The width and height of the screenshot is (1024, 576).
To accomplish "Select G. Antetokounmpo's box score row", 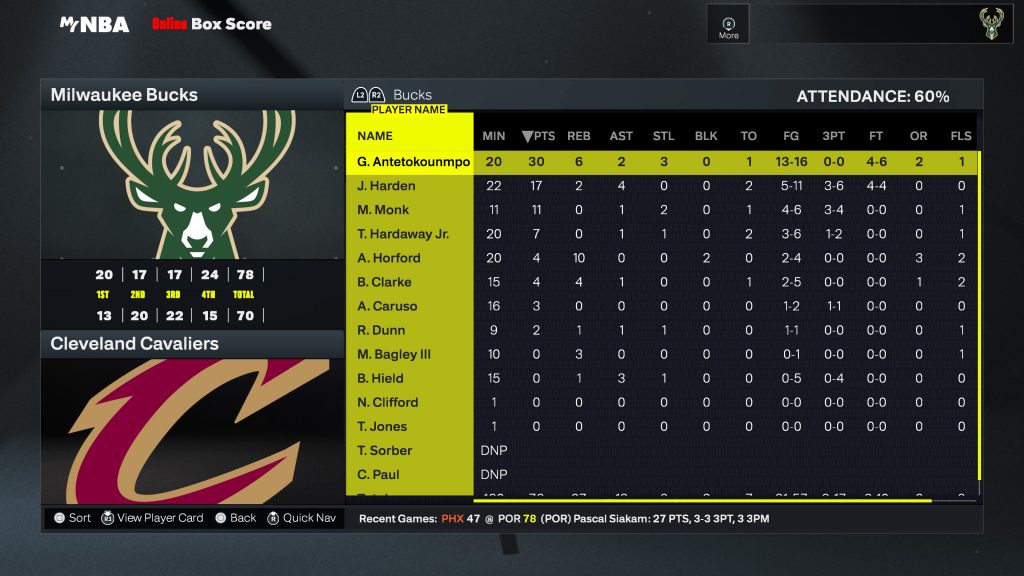I will point(413,162).
